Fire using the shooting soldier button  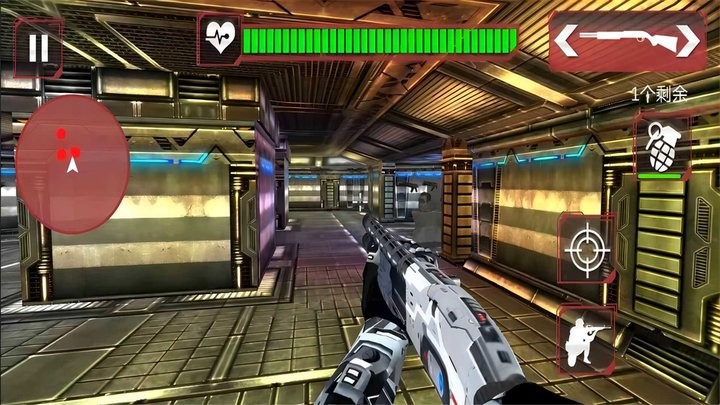click(586, 338)
